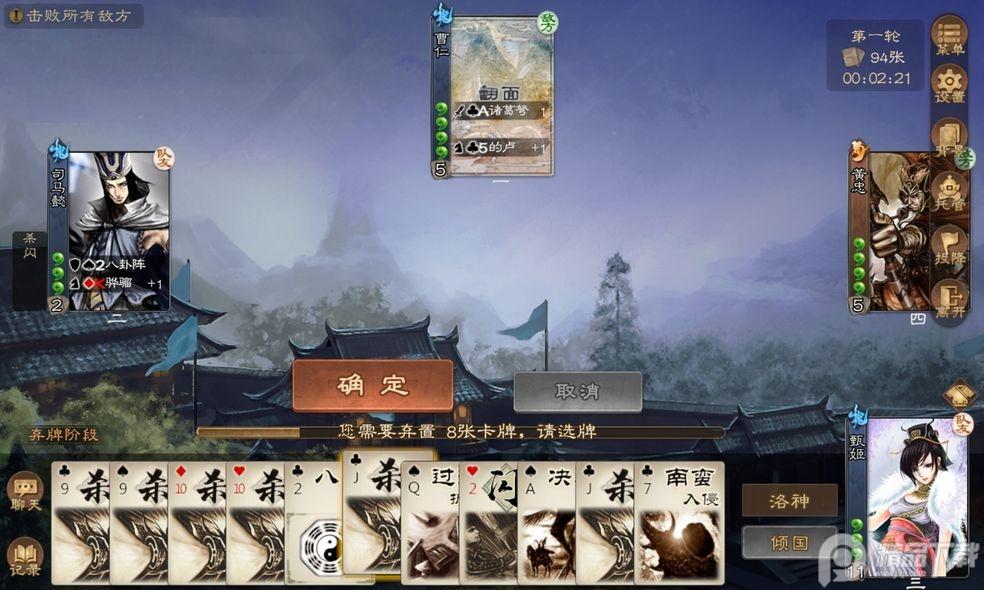Activate the 洛神 skill
The height and width of the screenshot is (590, 984).
789,500
